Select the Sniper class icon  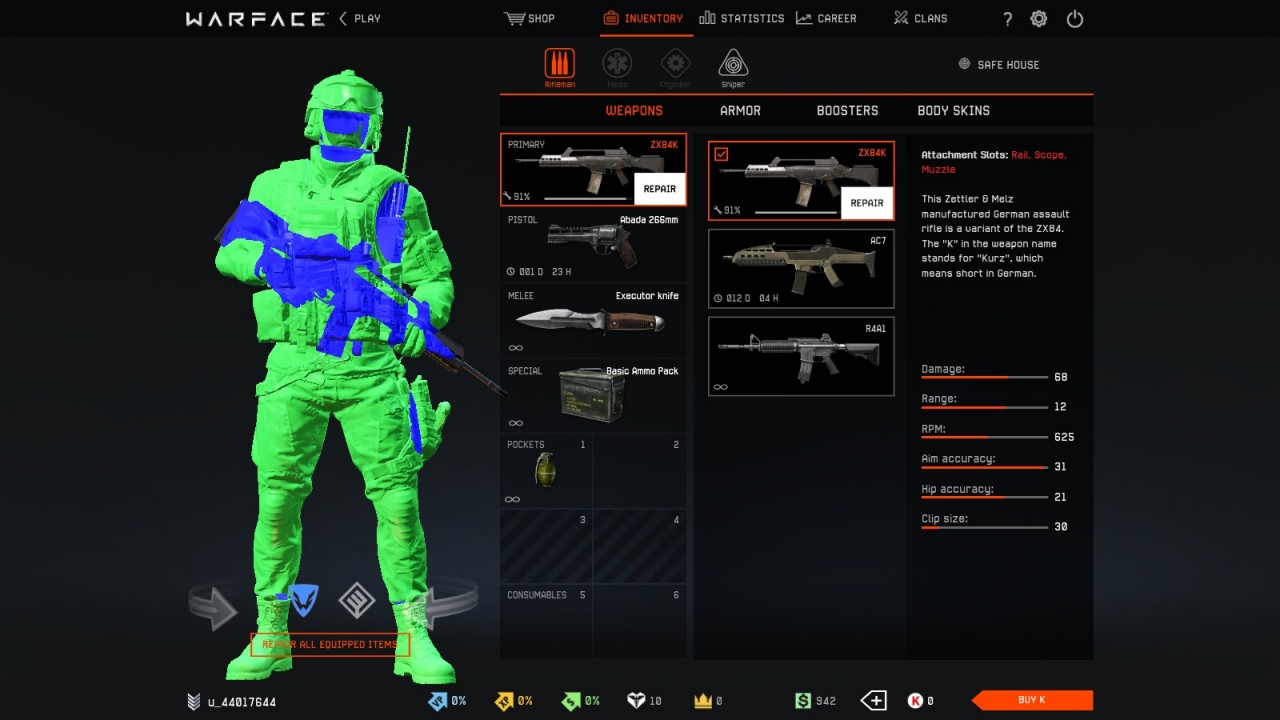733,66
